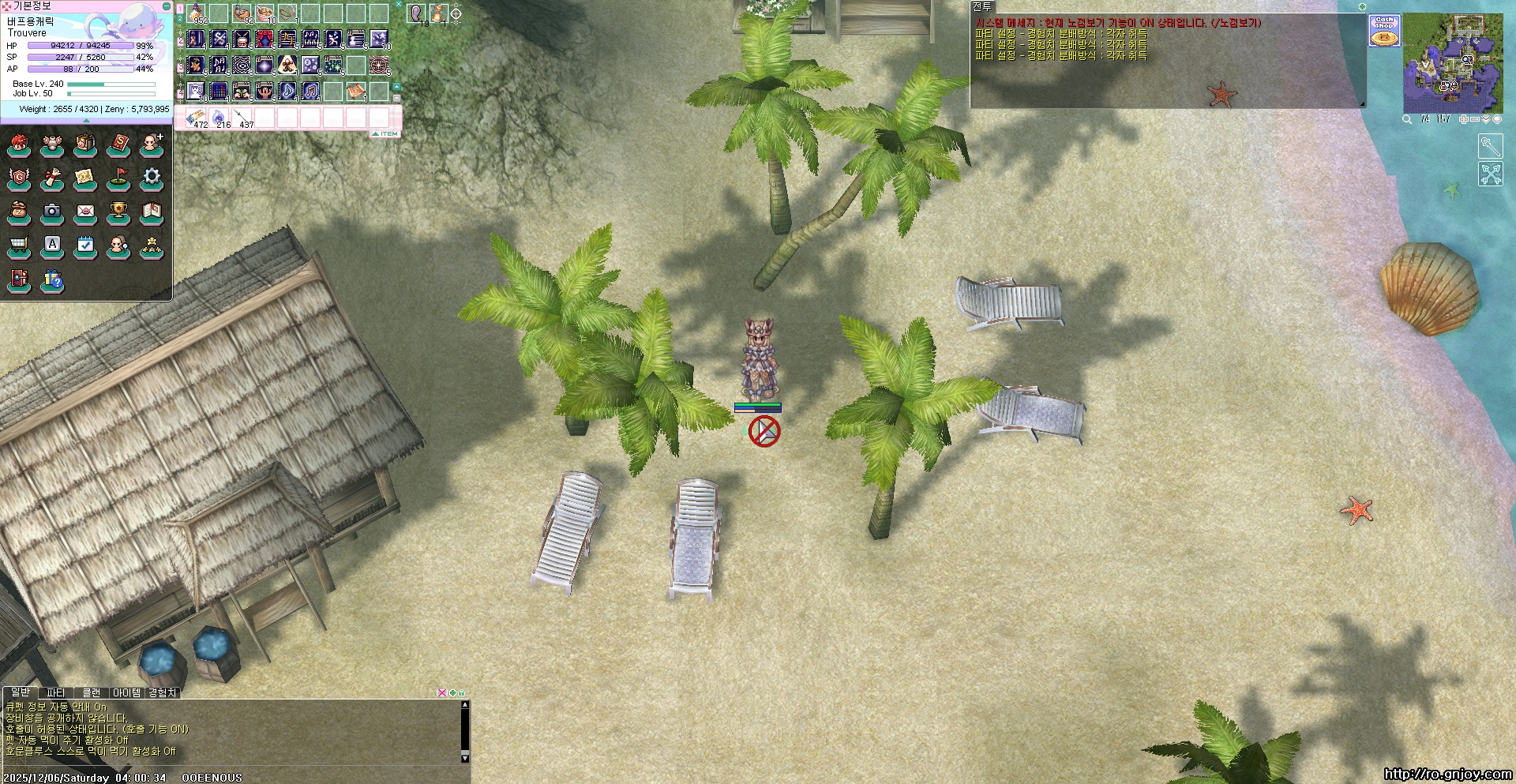Open the mail envelope icon
The image size is (1516, 784).
coord(85,211)
